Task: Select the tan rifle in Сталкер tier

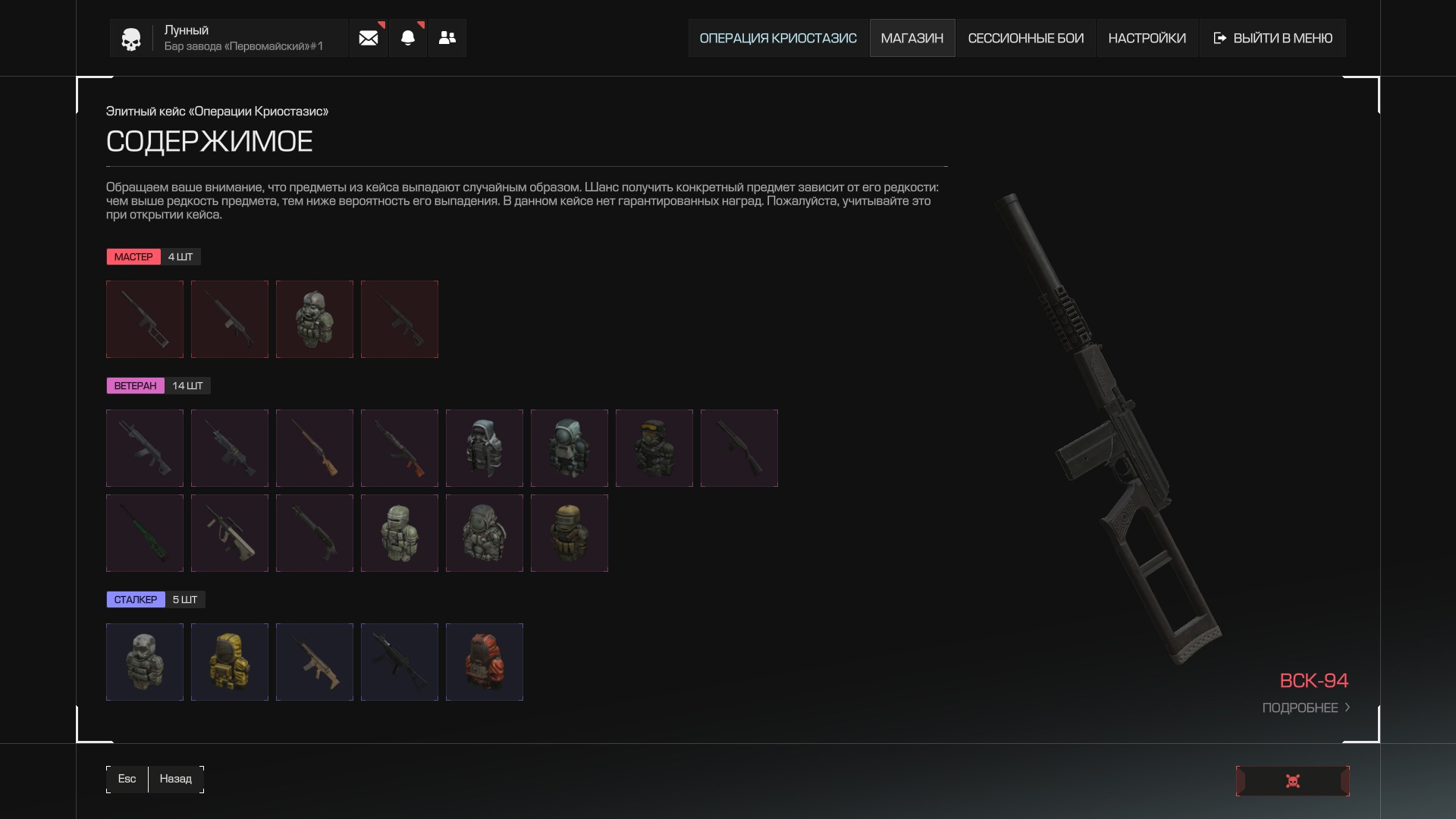Action: pos(315,662)
